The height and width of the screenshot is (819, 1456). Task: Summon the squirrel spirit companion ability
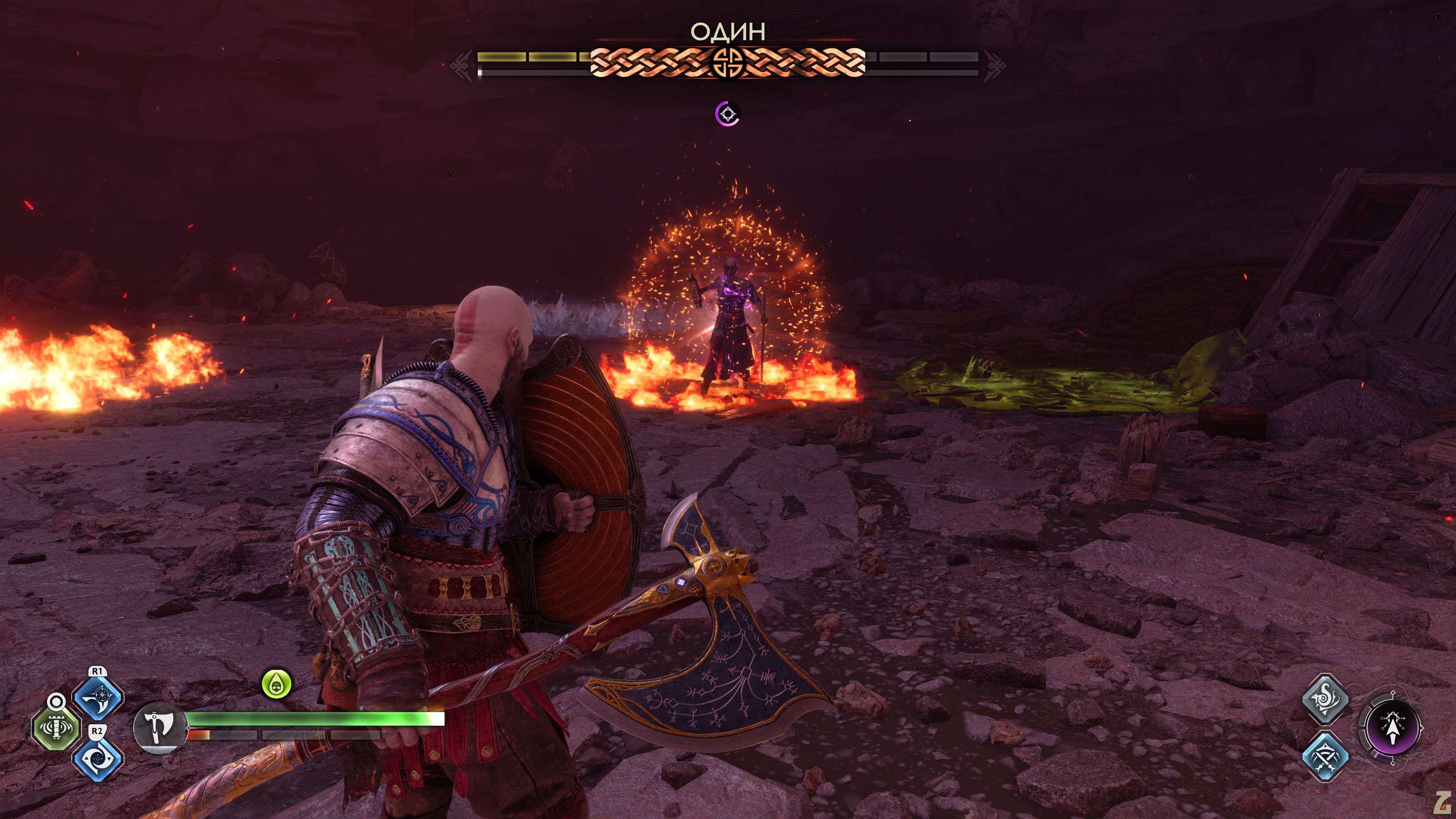1325,698
